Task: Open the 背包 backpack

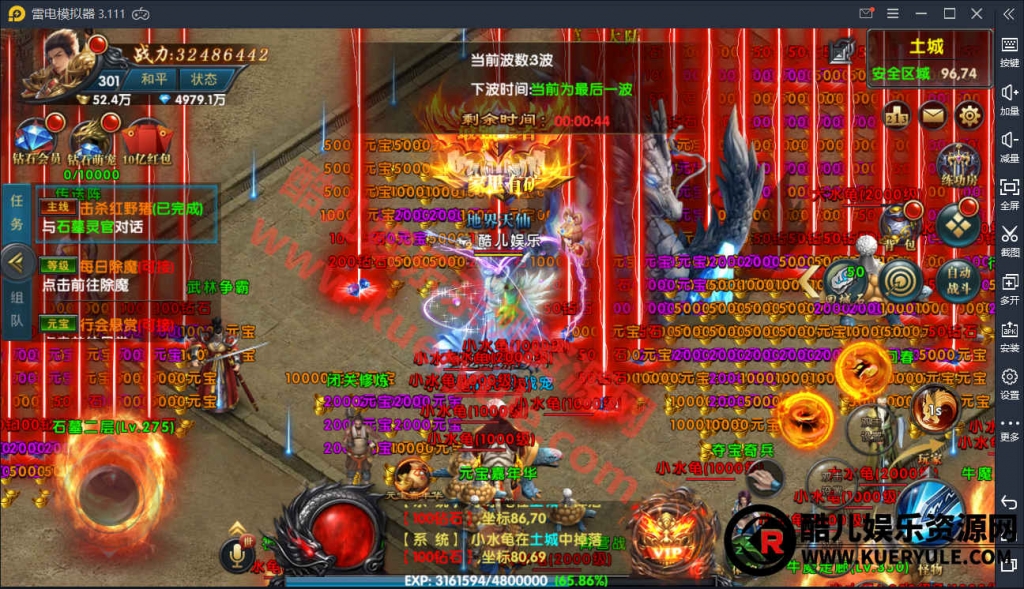Action: 900,224
